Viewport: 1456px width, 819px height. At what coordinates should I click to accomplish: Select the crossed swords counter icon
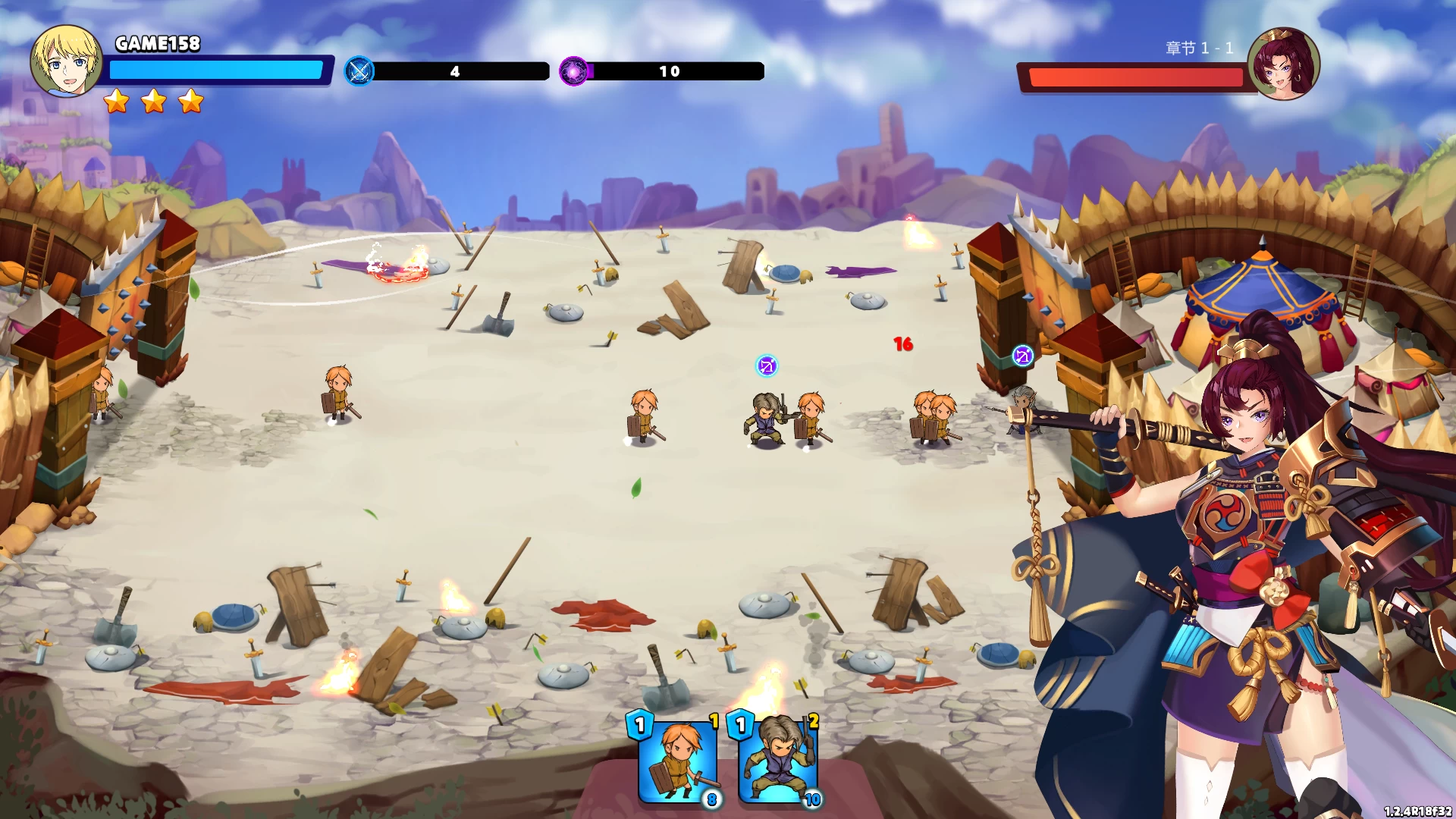[x=359, y=71]
